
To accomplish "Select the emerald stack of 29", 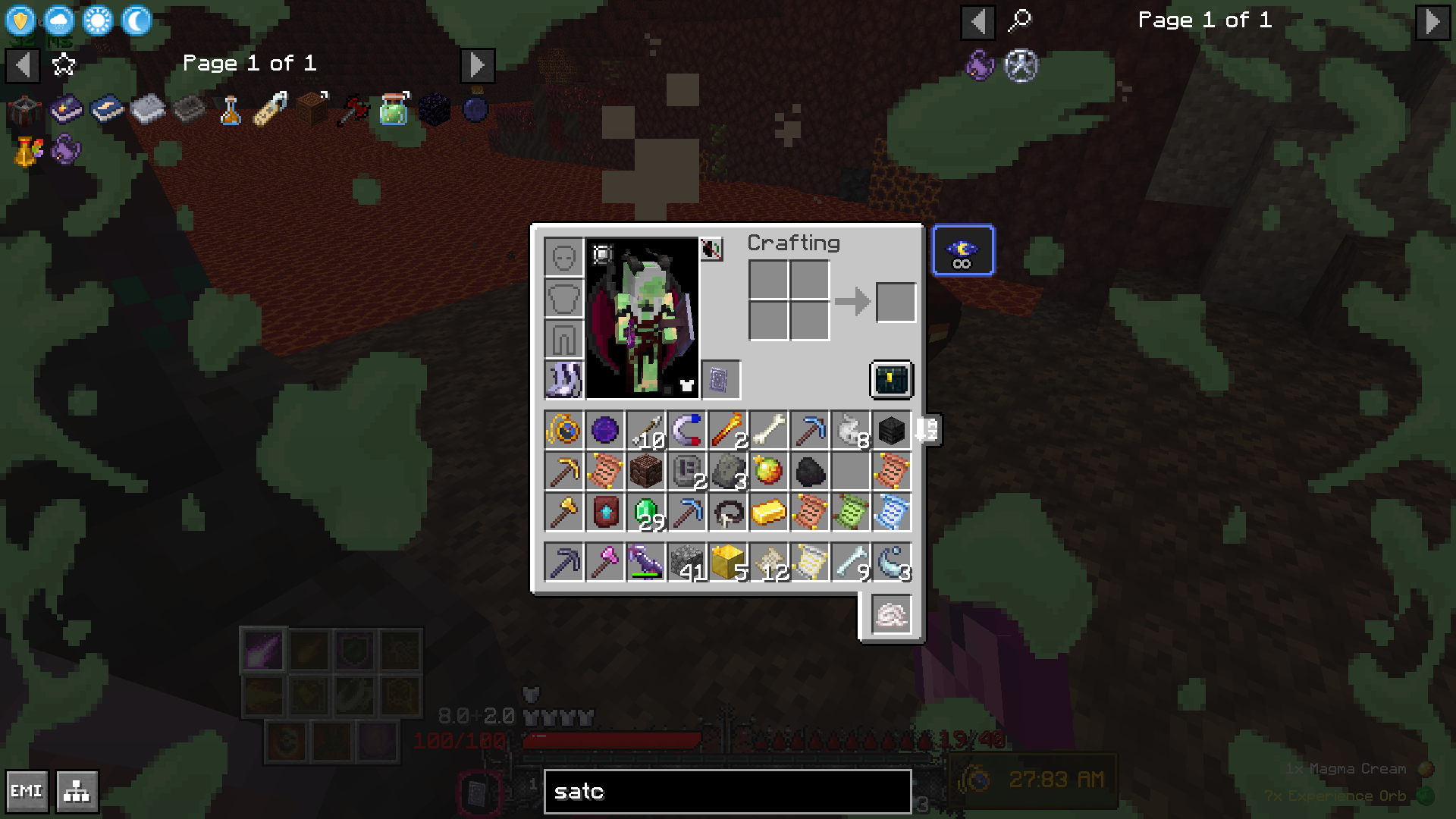I will 646,513.
